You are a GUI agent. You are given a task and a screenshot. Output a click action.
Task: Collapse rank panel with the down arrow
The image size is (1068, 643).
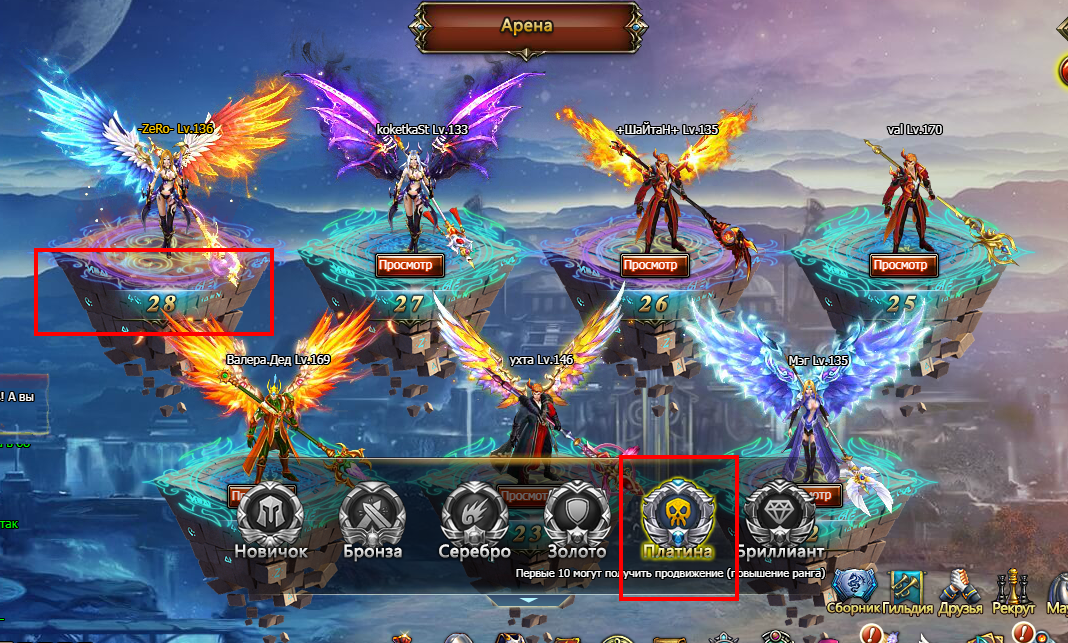tap(532, 600)
